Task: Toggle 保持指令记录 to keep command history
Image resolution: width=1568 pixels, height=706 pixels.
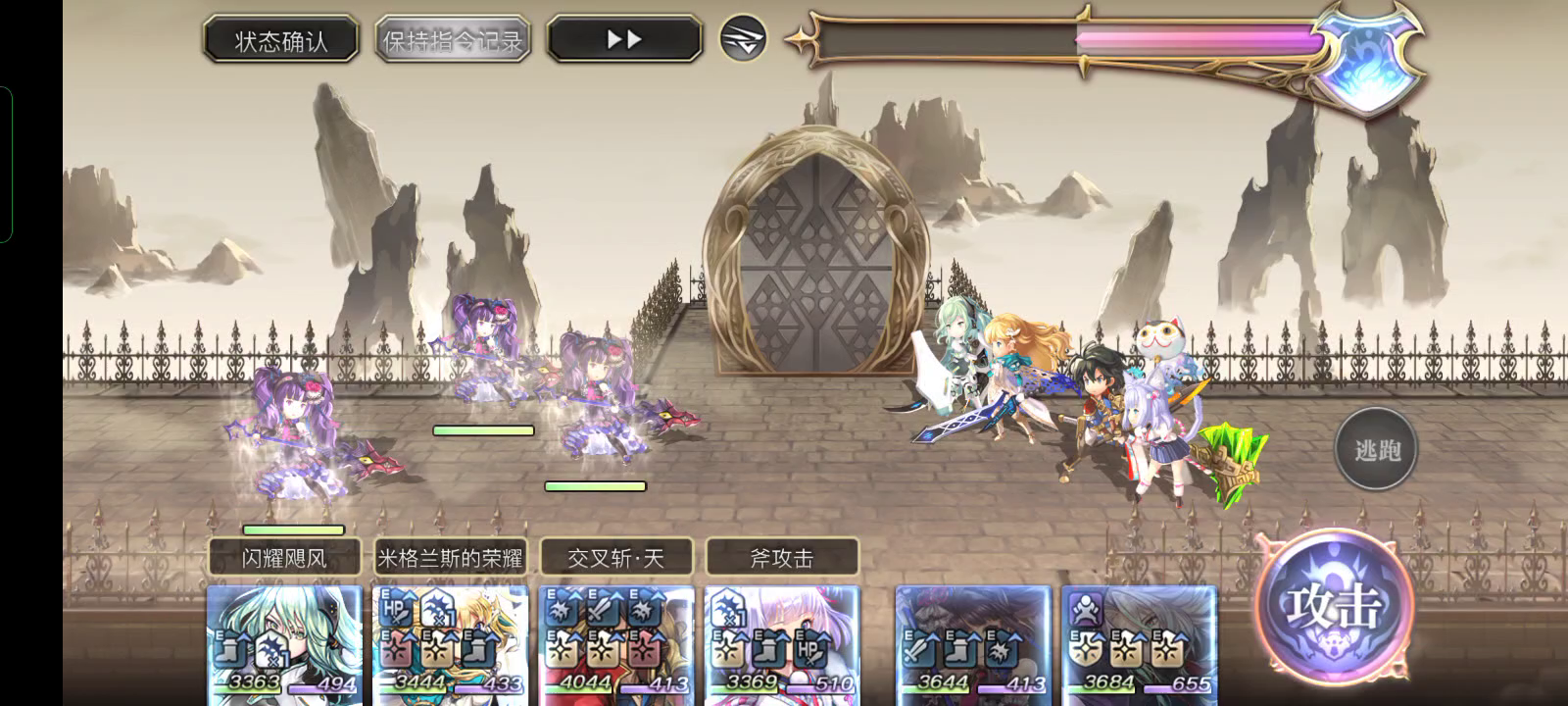Action: (x=452, y=38)
